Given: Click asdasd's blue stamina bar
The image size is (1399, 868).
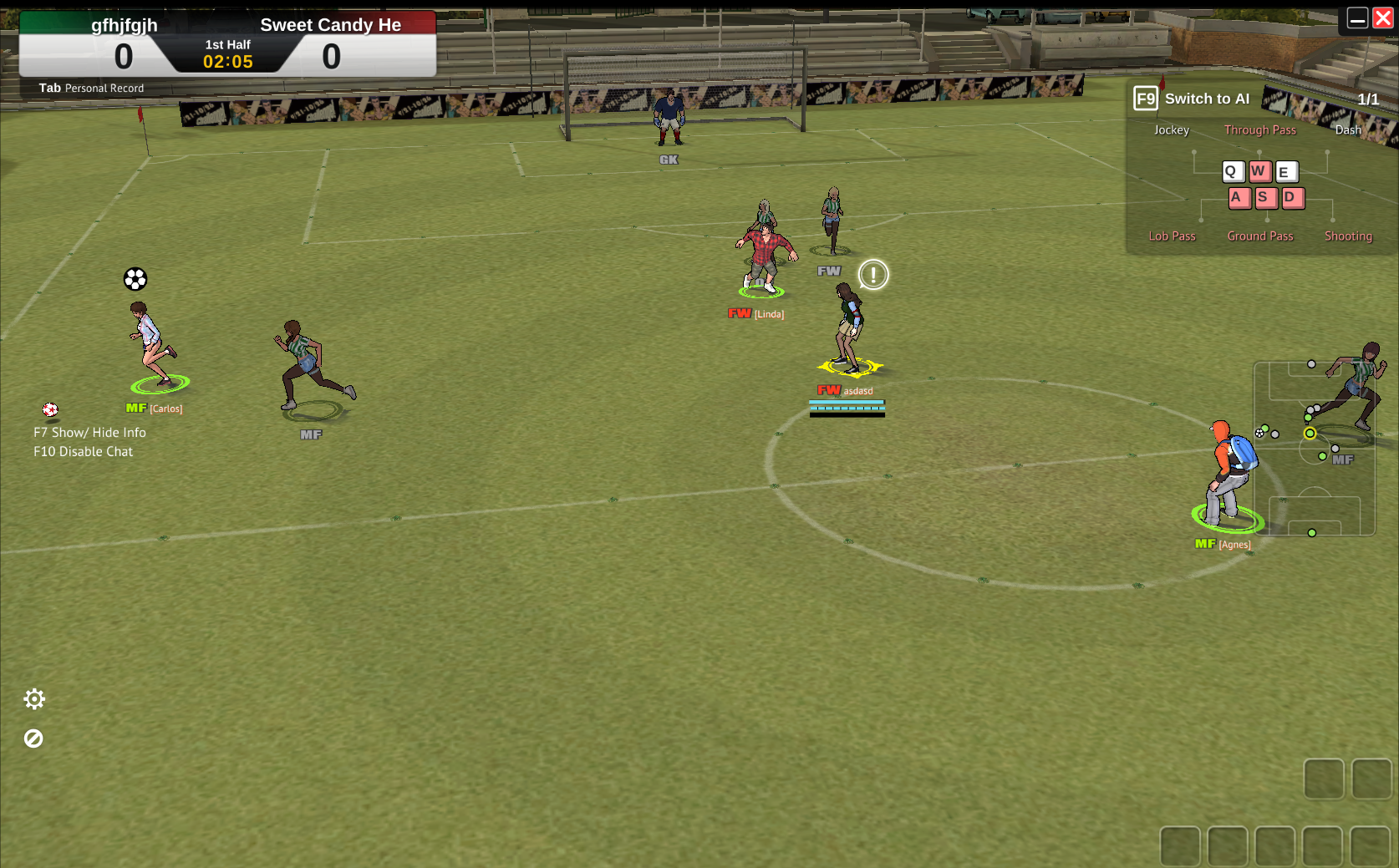Looking at the screenshot, I should [847, 404].
